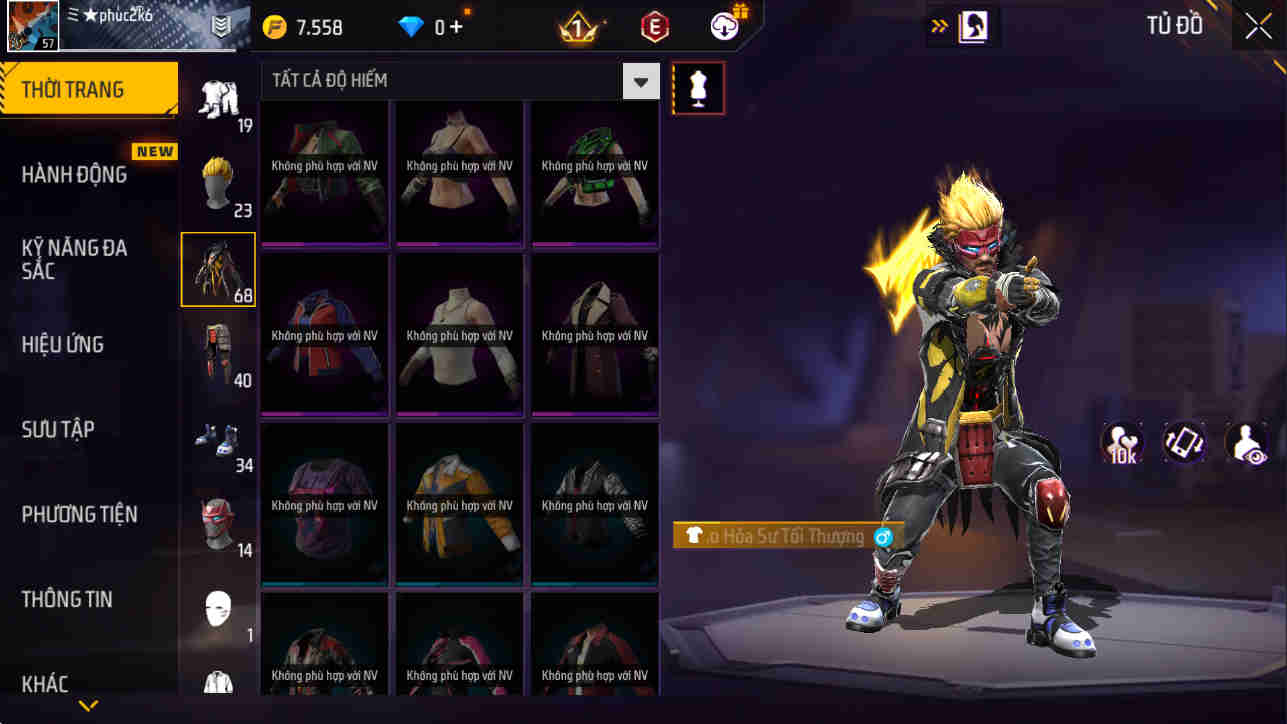
Task: Expand the KHÁC section with the bottom chevron
Action: [x=88, y=704]
